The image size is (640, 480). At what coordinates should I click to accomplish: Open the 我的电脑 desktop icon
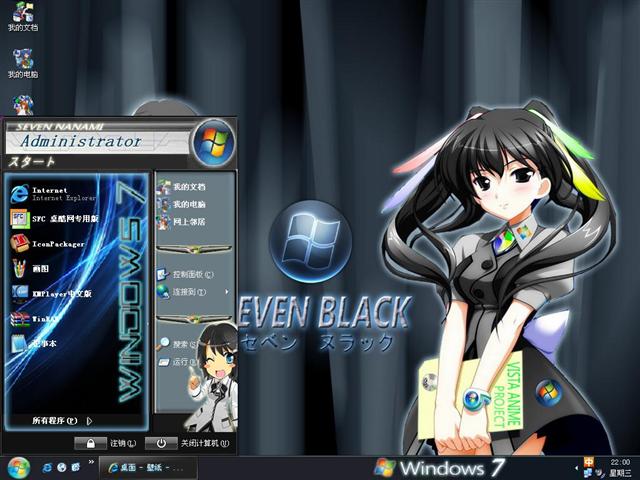pyautogui.click(x=22, y=63)
